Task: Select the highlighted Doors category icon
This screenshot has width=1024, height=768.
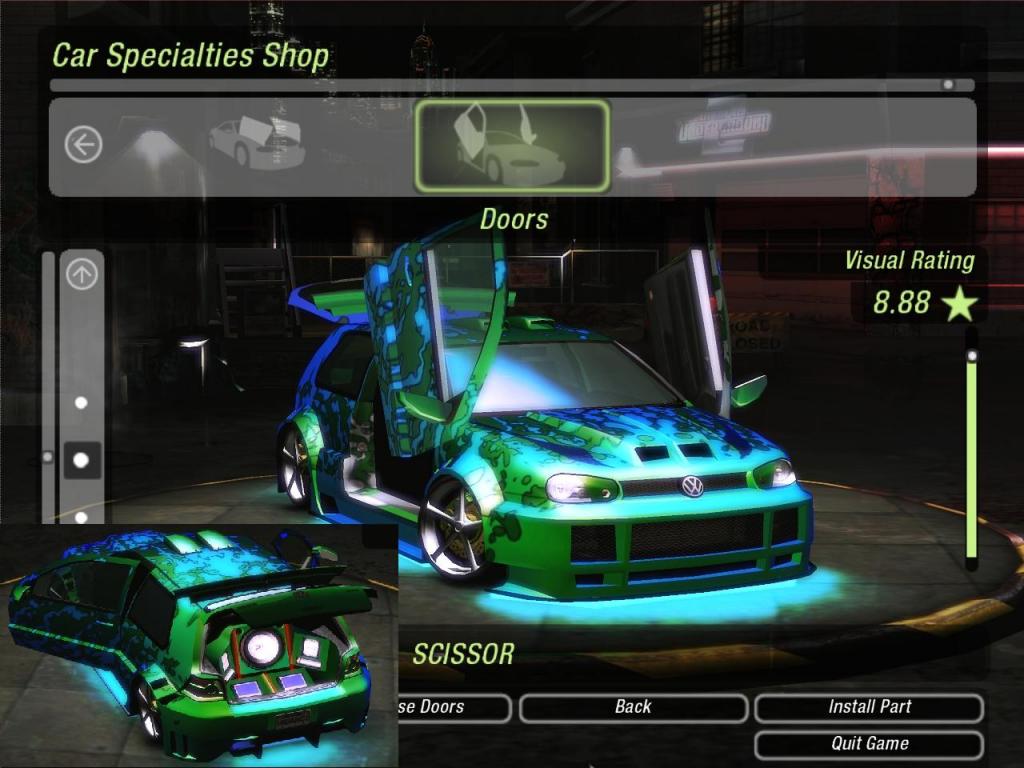Action: [511, 146]
